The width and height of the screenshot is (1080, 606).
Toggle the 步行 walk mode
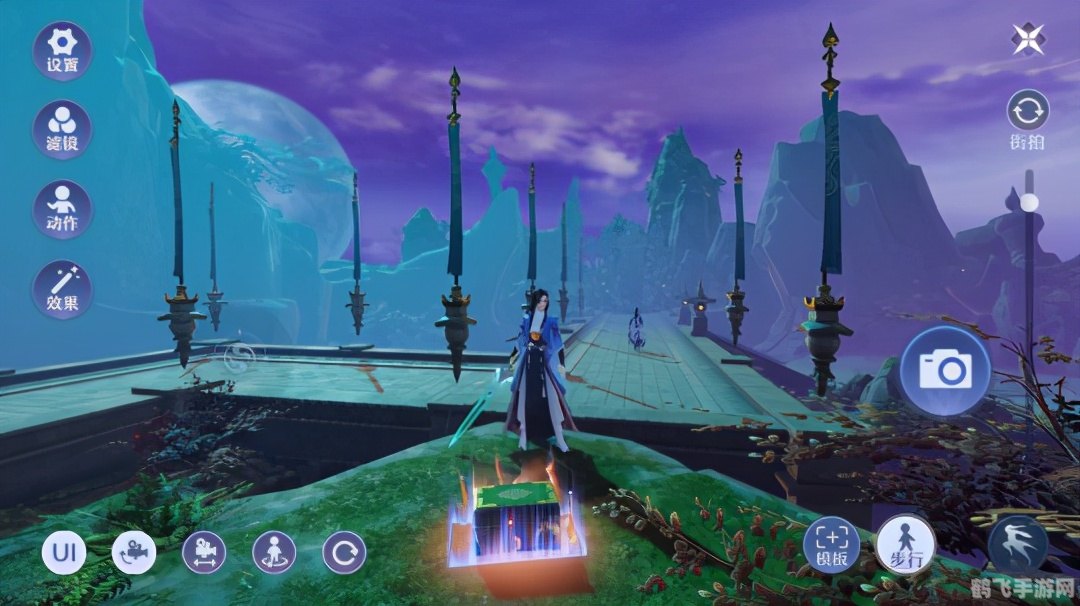tap(906, 546)
